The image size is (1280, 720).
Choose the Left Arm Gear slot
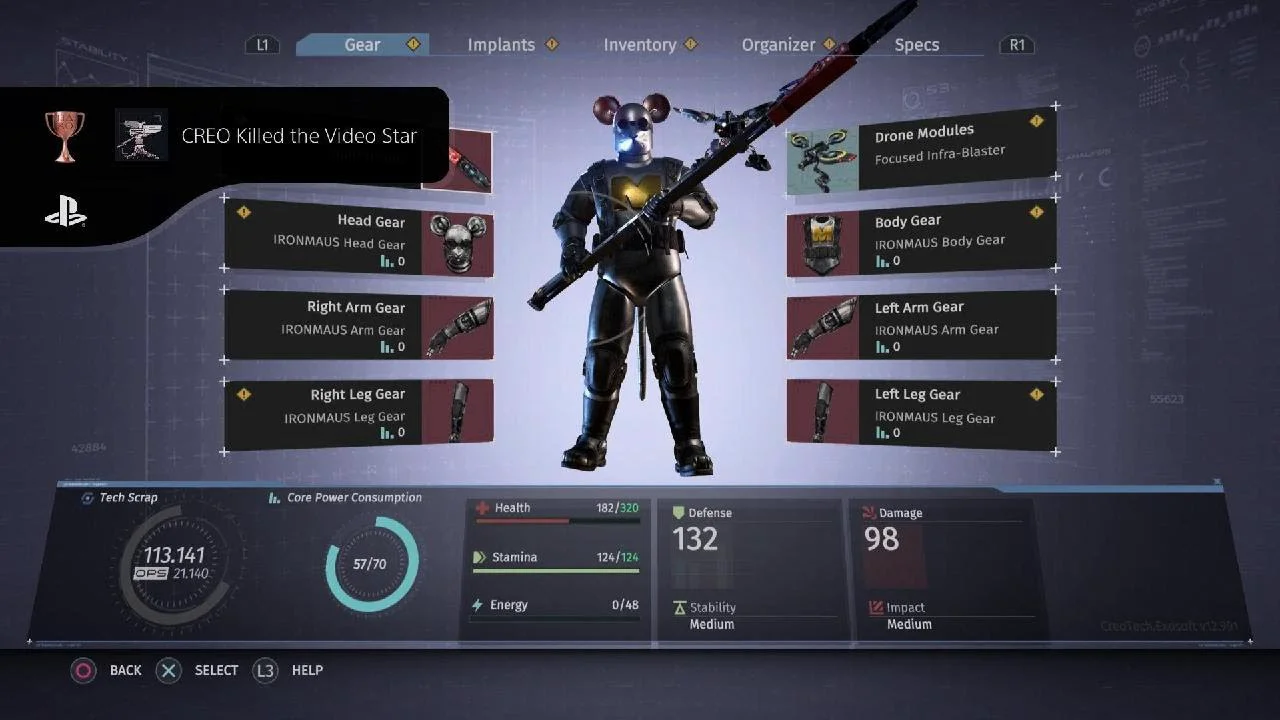[x=921, y=326]
